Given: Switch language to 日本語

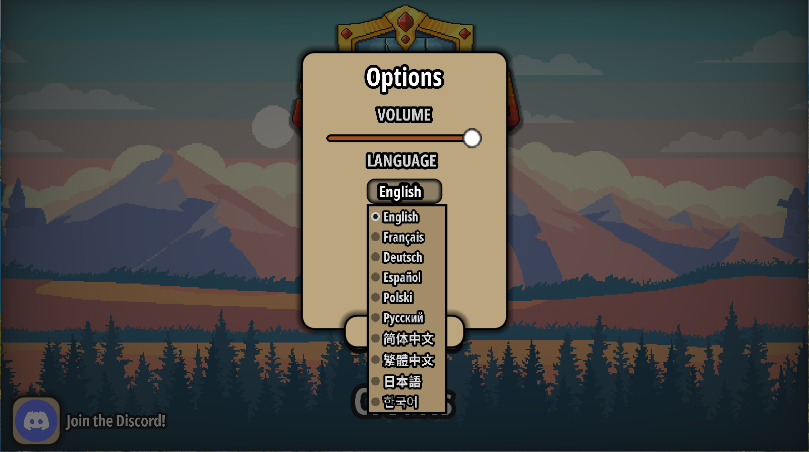Looking at the screenshot, I should click(402, 381).
